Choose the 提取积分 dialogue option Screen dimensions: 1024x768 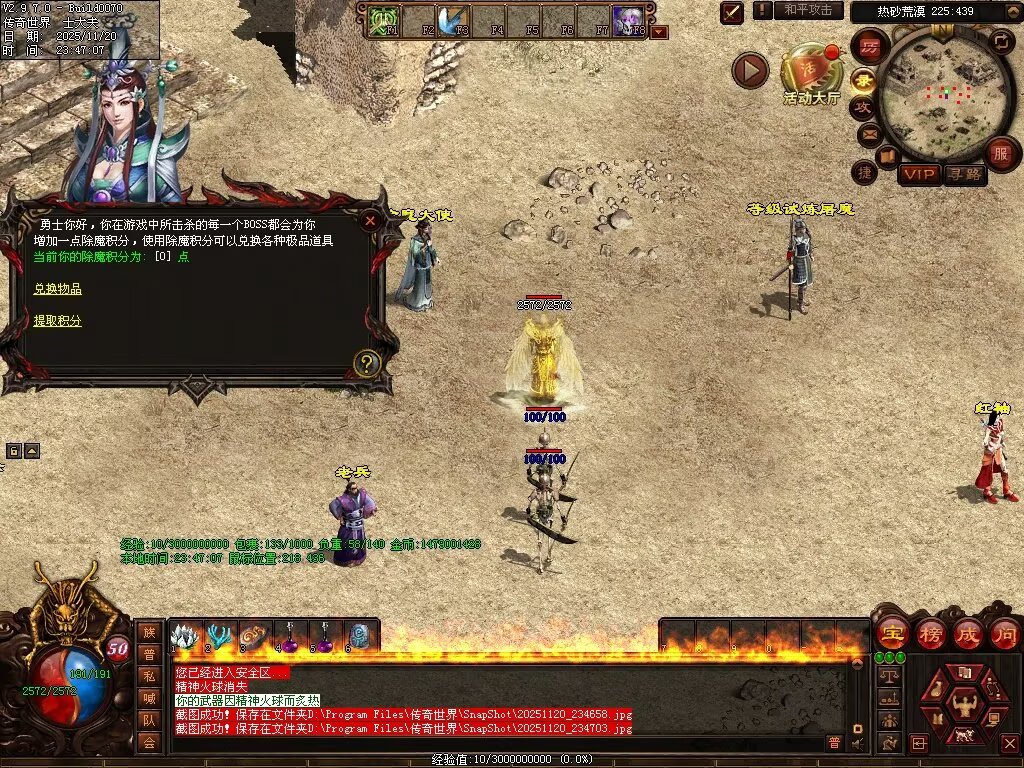click(x=57, y=321)
